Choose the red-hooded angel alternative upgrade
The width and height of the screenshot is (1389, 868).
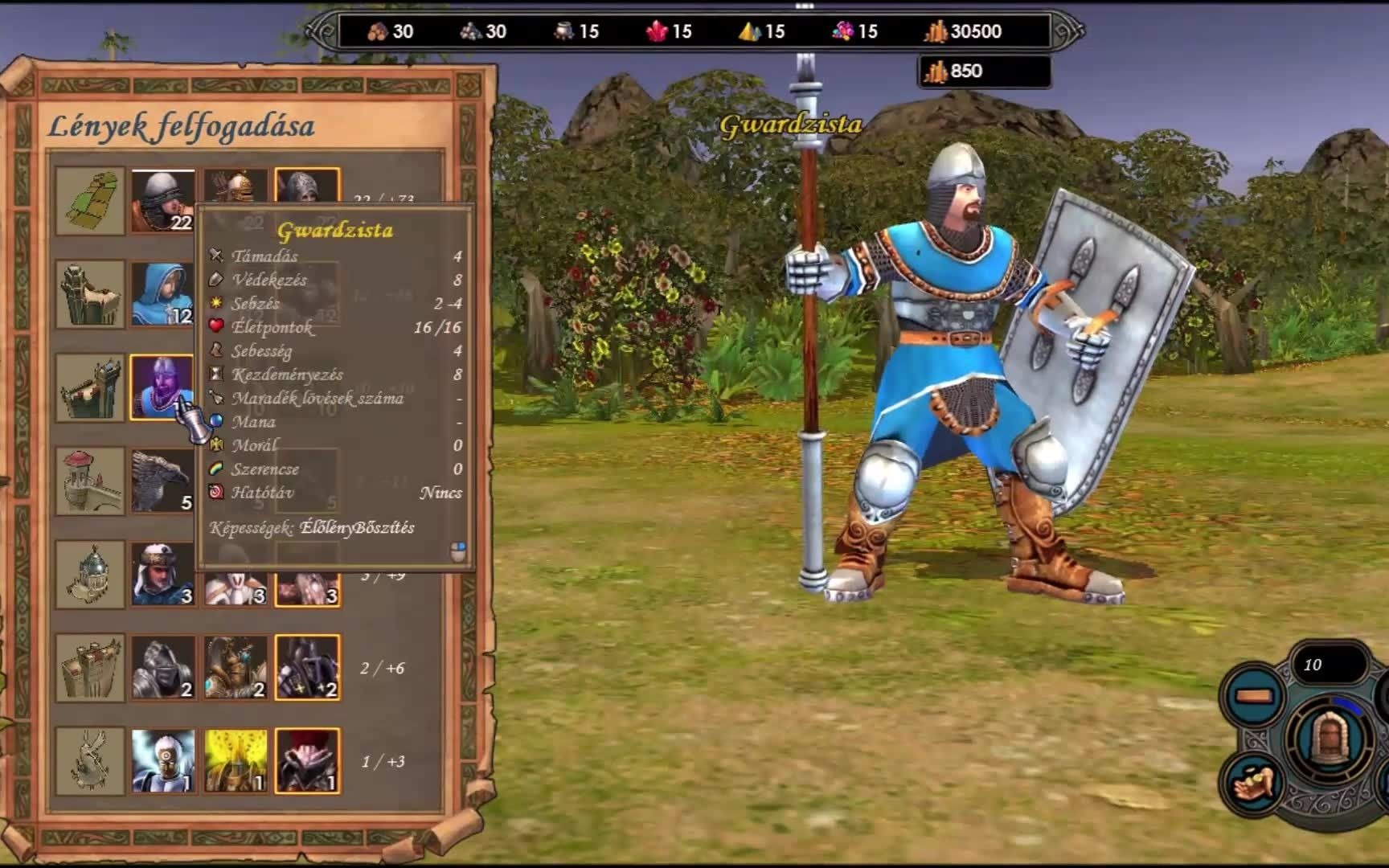pyautogui.click(x=307, y=760)
